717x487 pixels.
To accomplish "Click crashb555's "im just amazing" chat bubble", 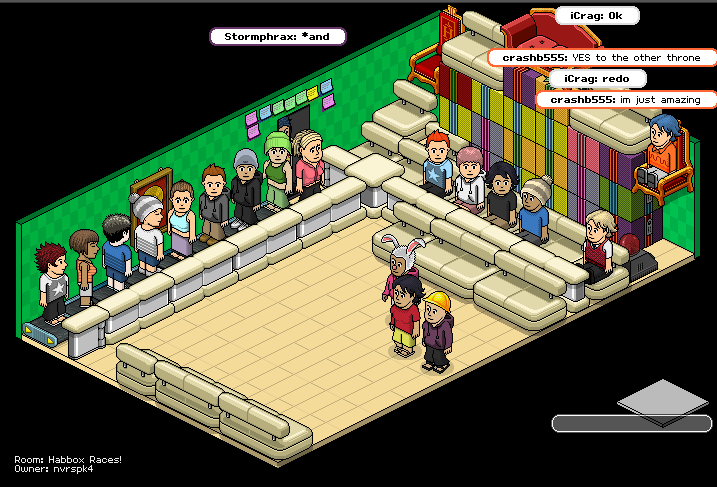I will click(x=626, y=99).
